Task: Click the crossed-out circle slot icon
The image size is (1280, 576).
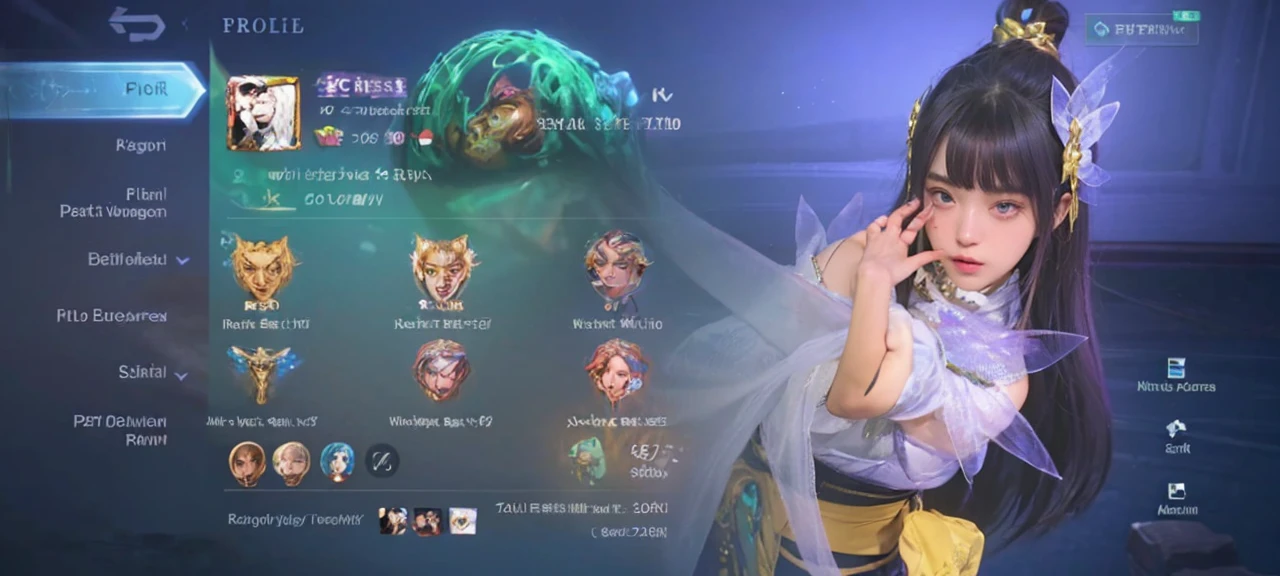Action: click(x=382, y=461)
